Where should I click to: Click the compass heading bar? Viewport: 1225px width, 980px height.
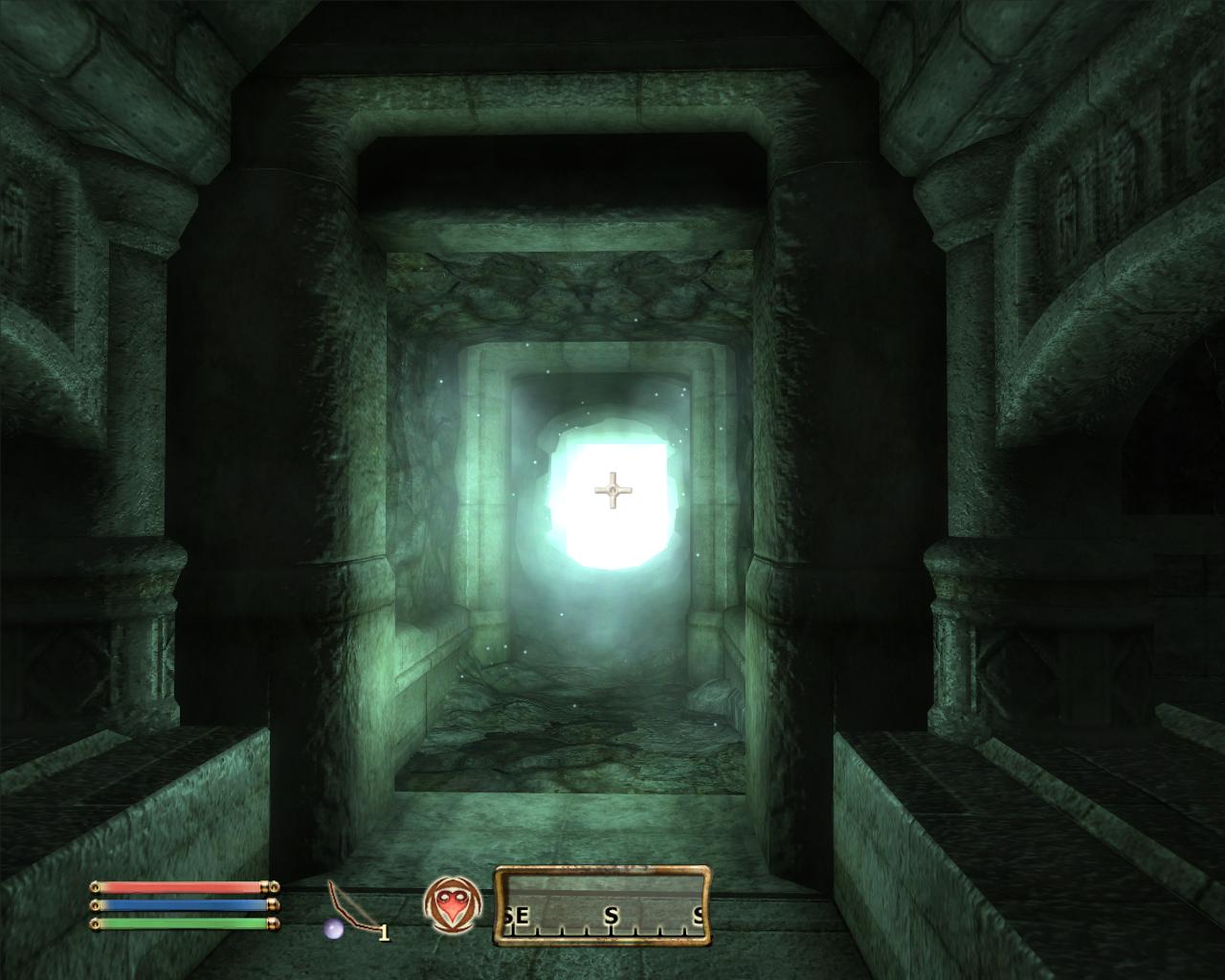(602, 905)
